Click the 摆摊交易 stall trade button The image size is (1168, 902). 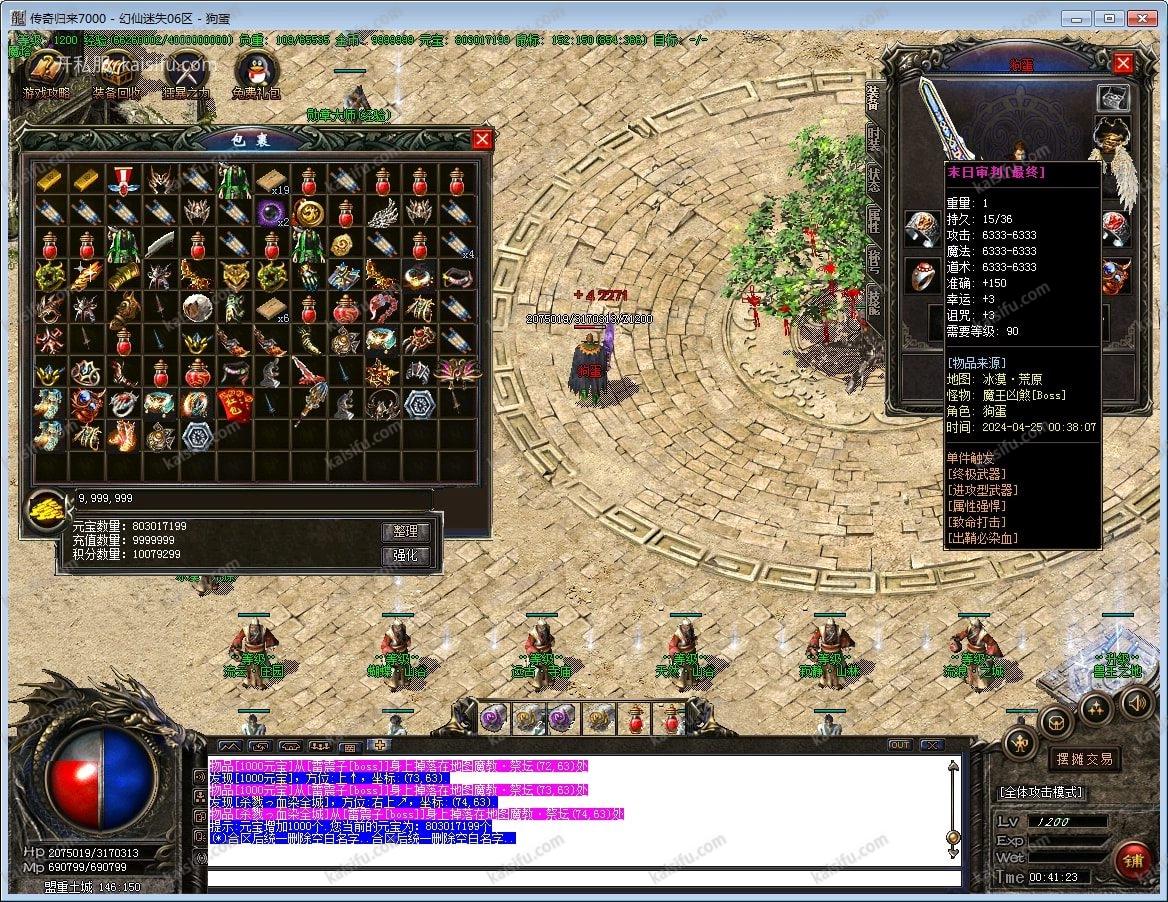click(1085, 759)
